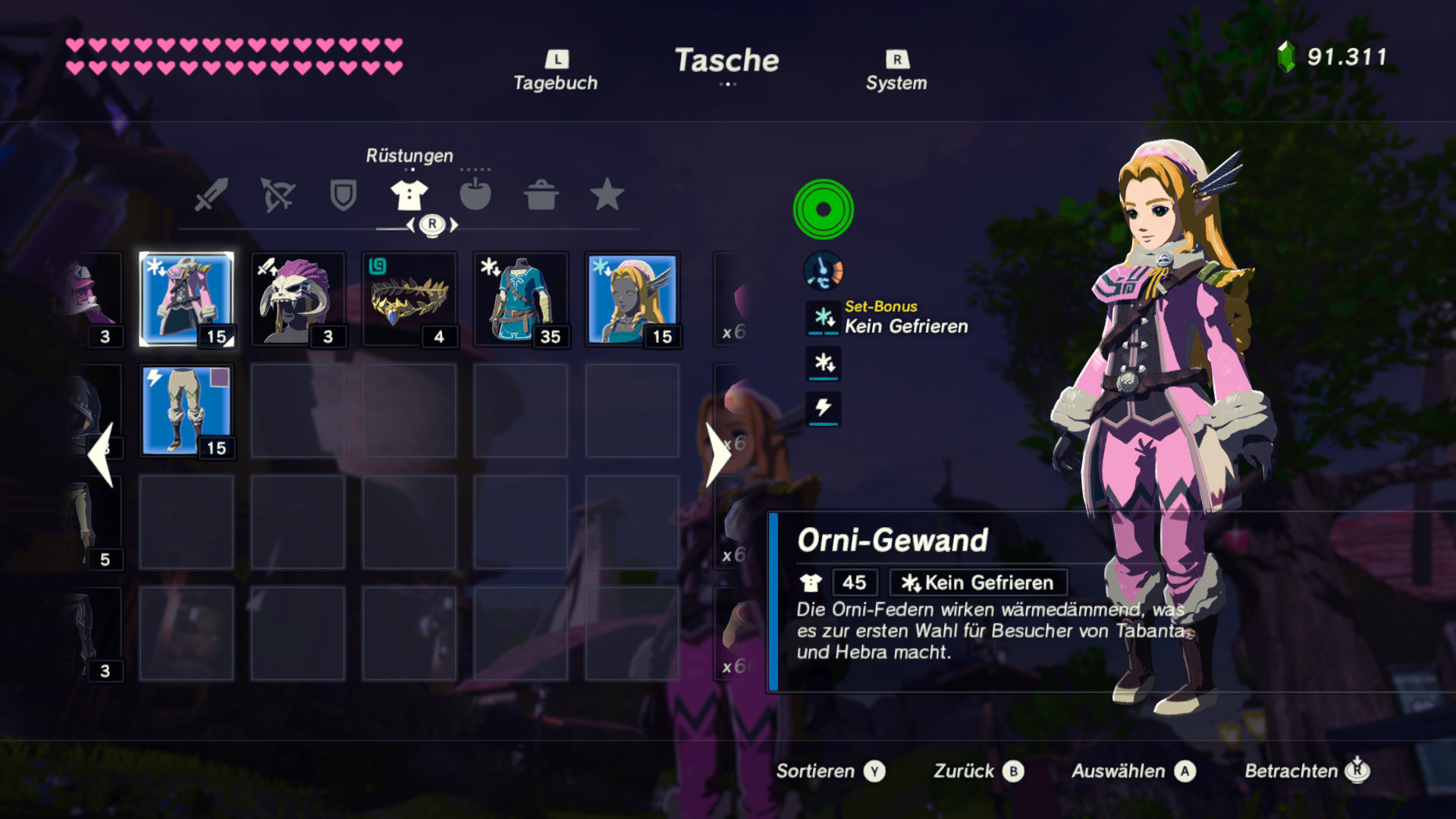Viewport: 1456px width, 819px height.
Task: Switch to the Tagebuch tab
Action: click(556, 67)
